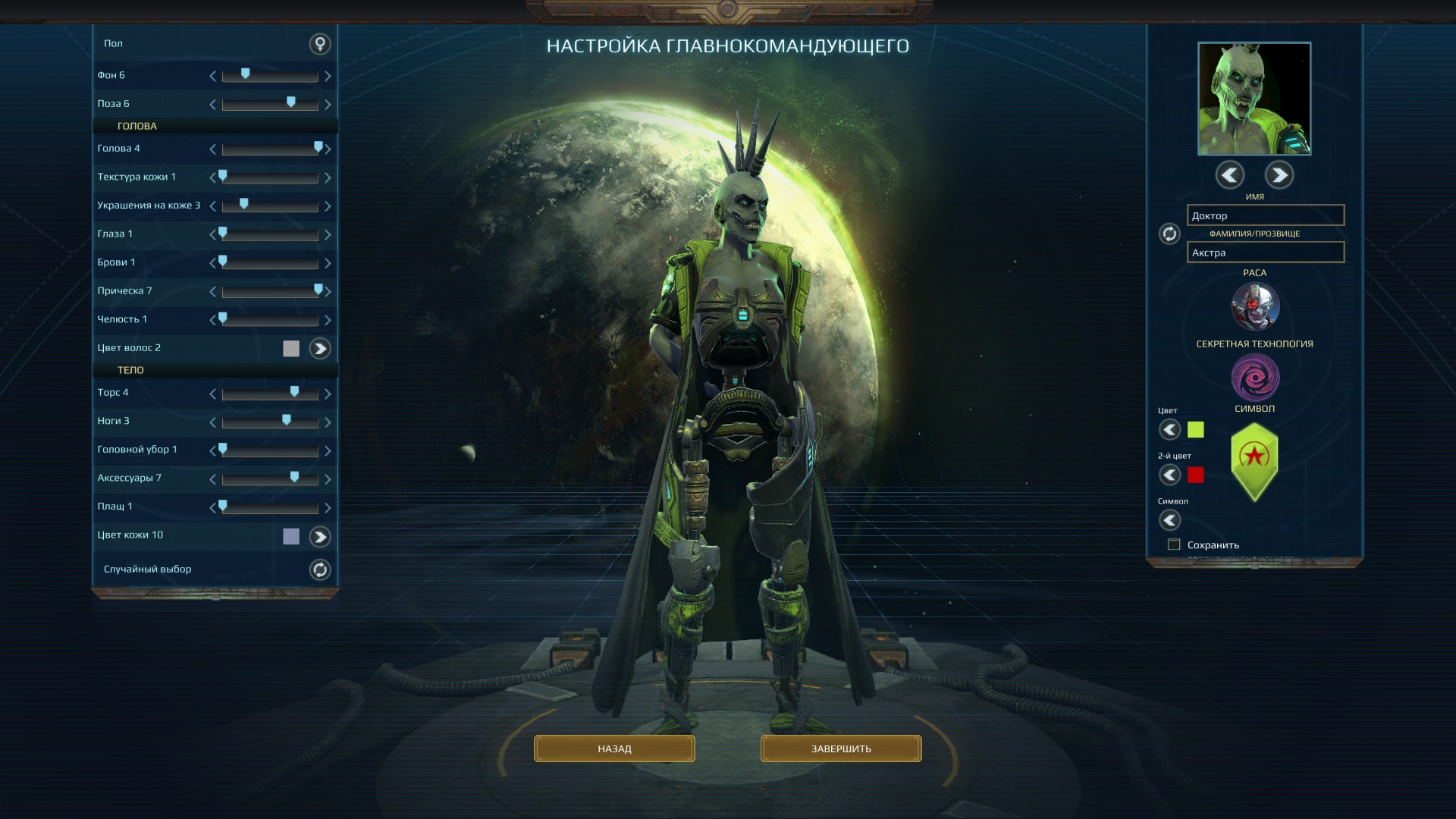Click the ЗАВЕРШИТЬ button to finish
This screenshot has width=1456, height=819.
click(841, 748)
